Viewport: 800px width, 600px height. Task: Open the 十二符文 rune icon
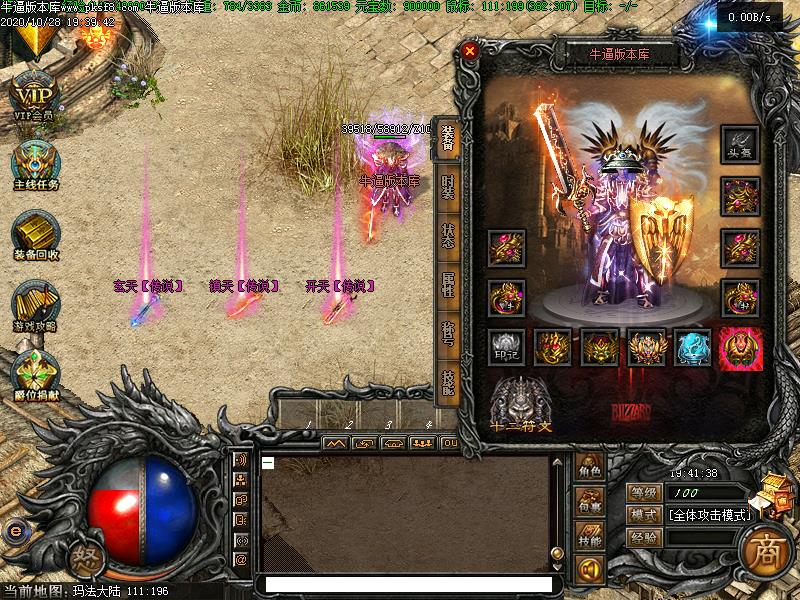(520, 404)
